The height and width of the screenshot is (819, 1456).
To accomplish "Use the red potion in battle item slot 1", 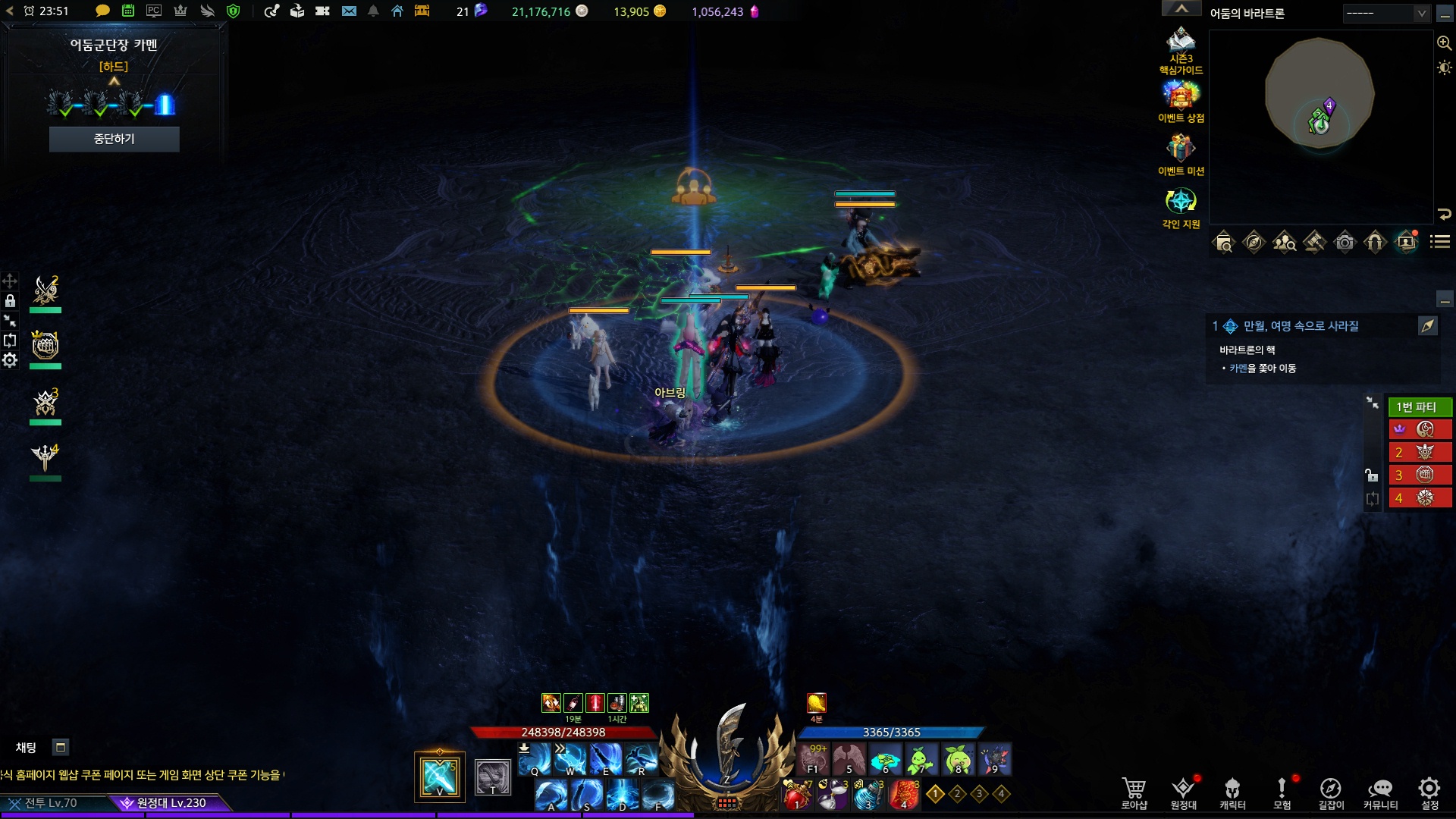I will (797, 795).
